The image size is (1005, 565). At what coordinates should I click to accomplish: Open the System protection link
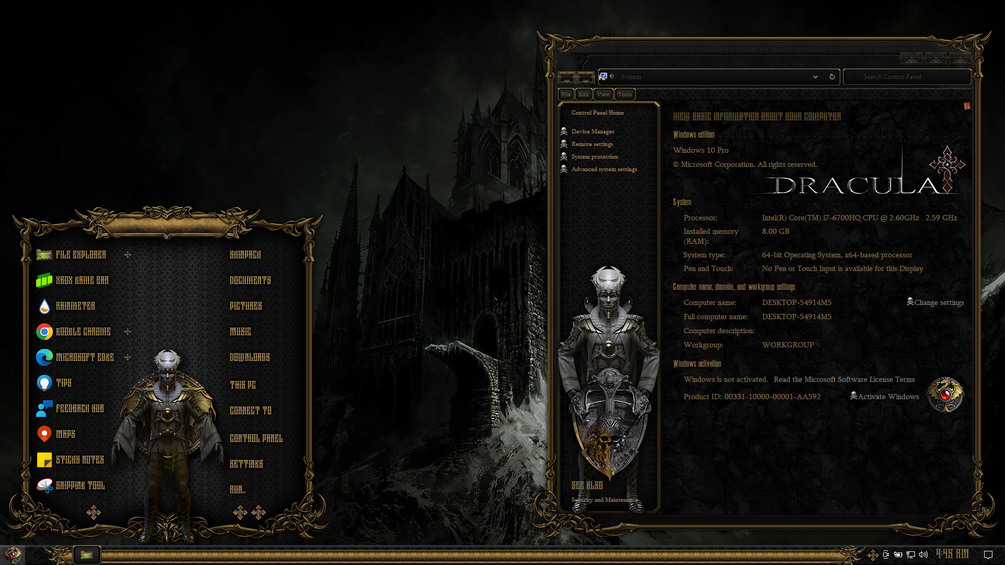click(595, 157)
